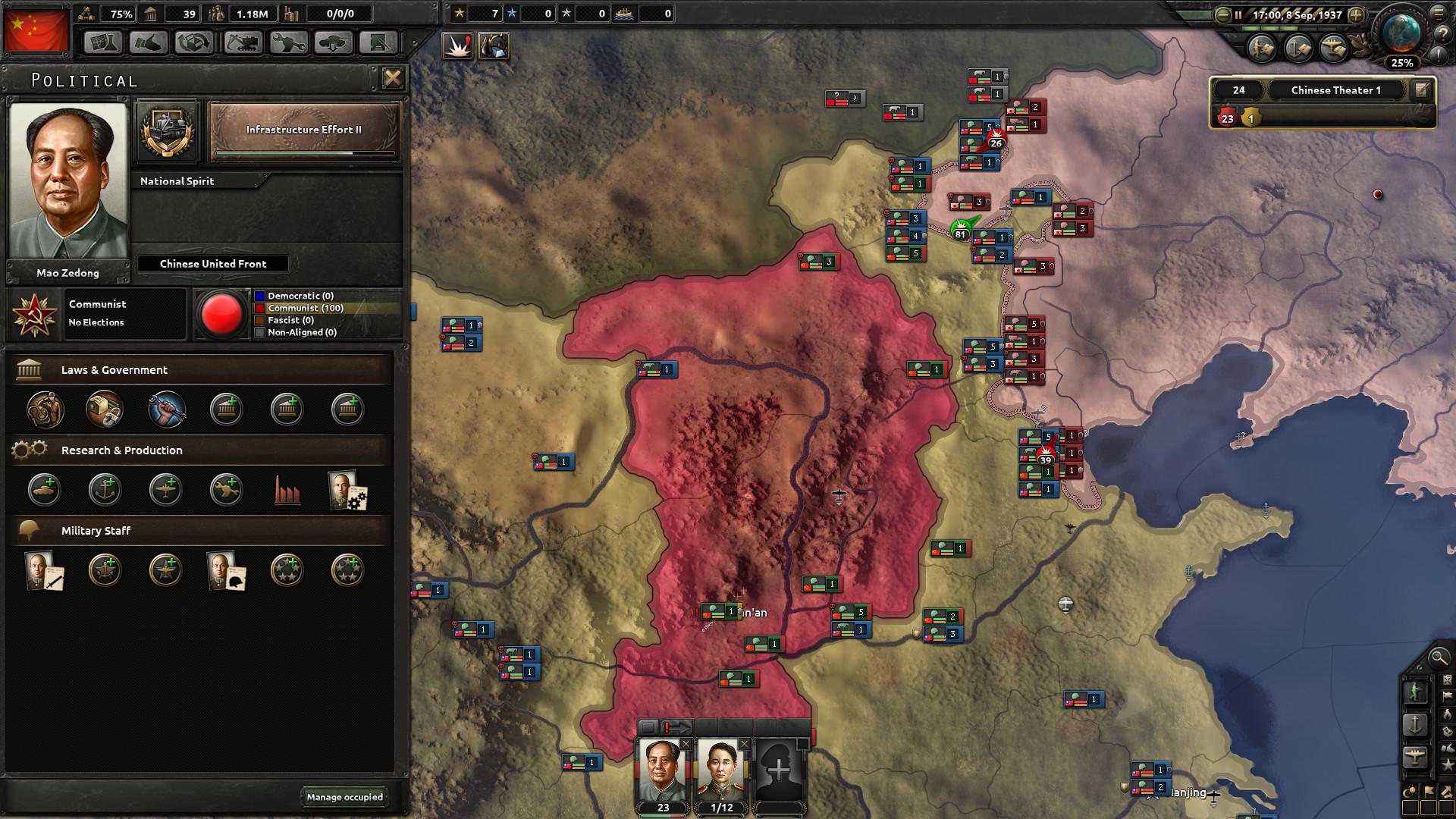
Task: Open the Trade tab with box icon
Action: point(194,42)
